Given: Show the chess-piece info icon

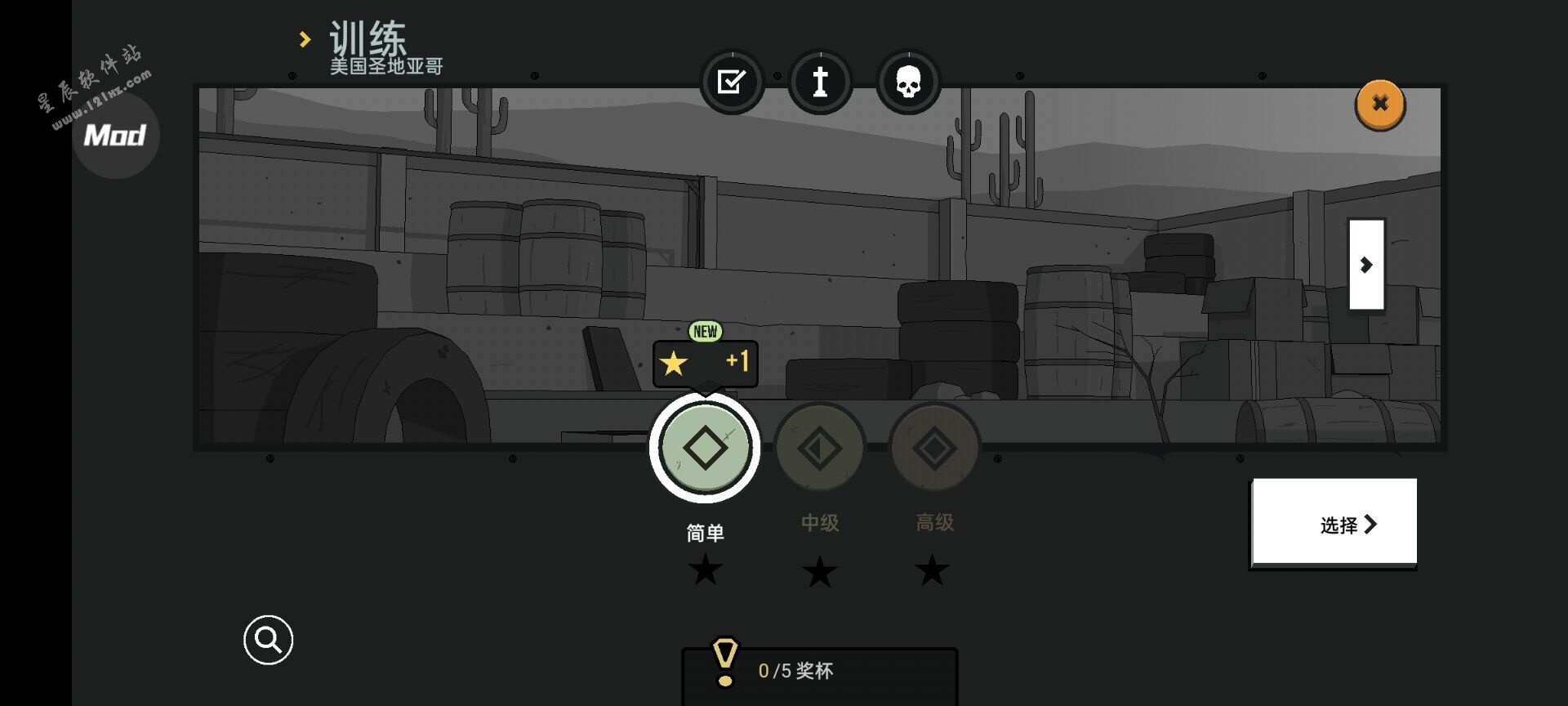Looking at the screenshot, I should [x=820, y=82].
